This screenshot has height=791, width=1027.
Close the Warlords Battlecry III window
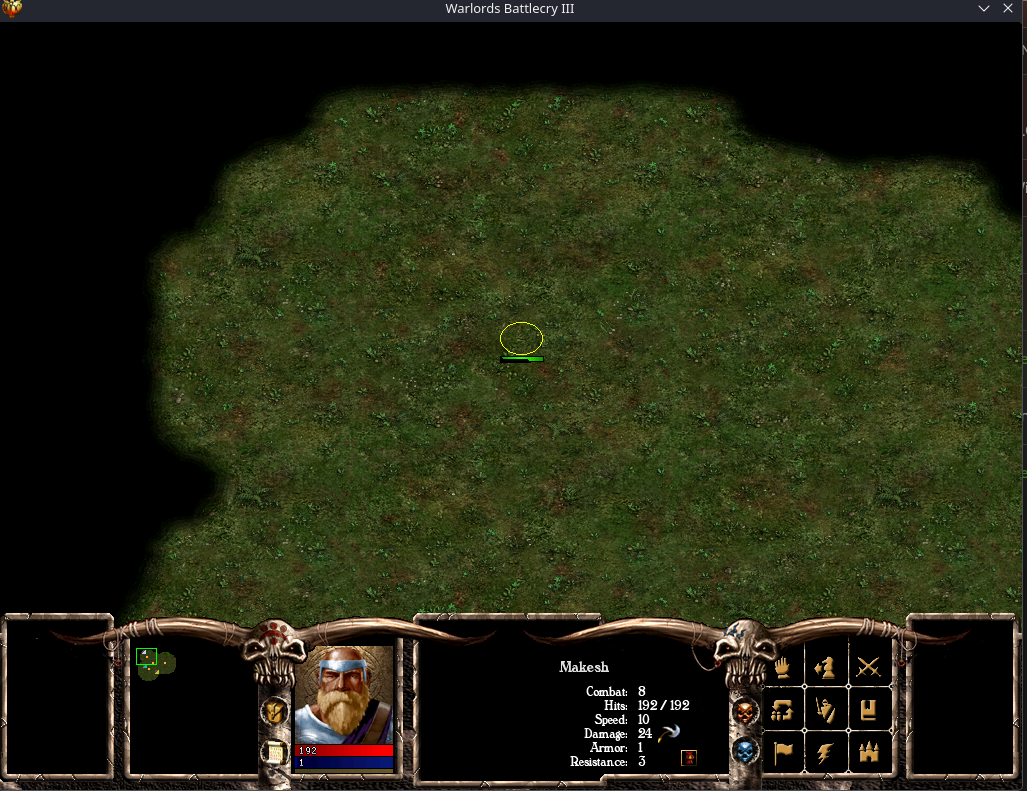pos(1009,9)
